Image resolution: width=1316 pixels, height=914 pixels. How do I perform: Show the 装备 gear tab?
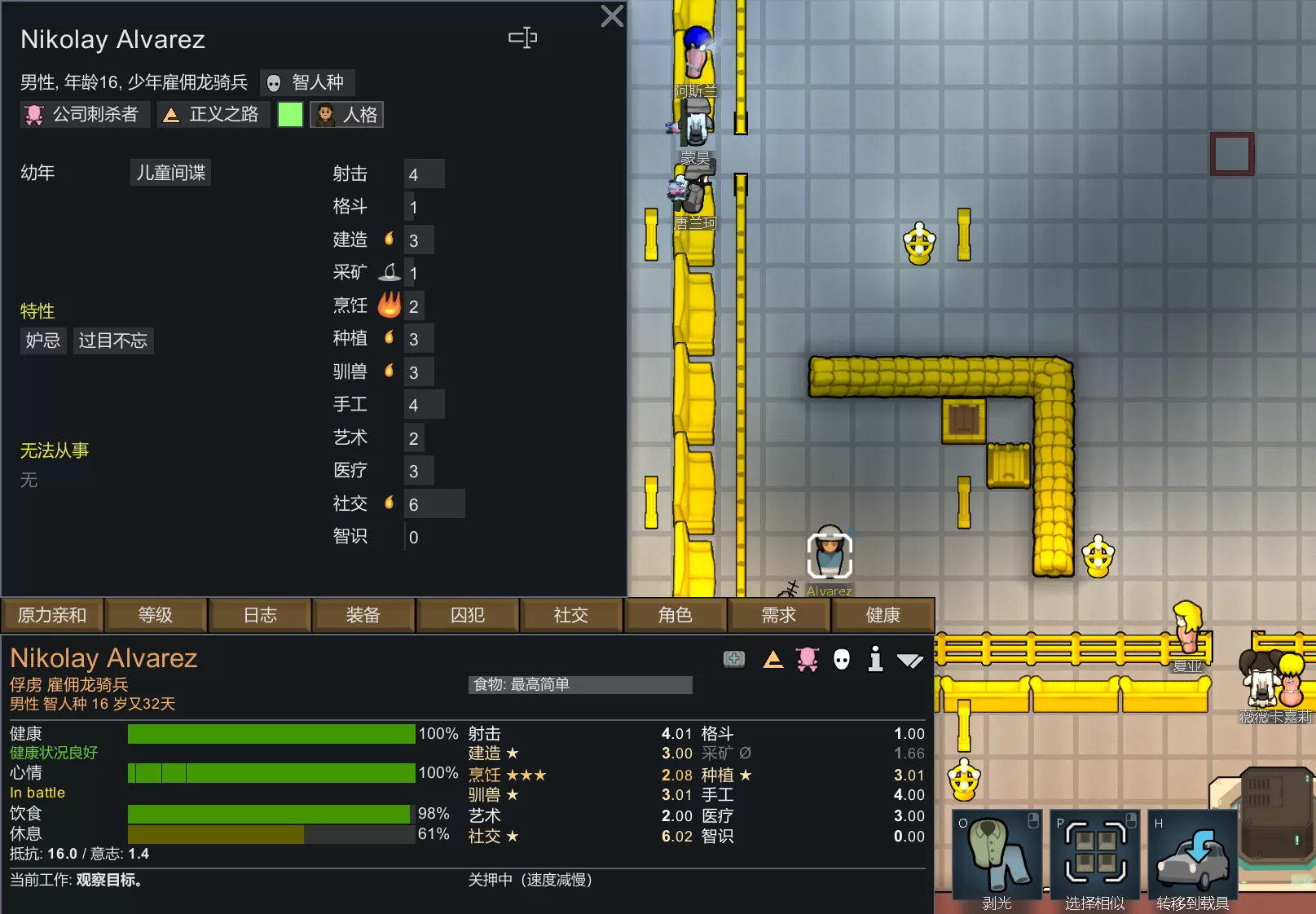tap(363, 615)
